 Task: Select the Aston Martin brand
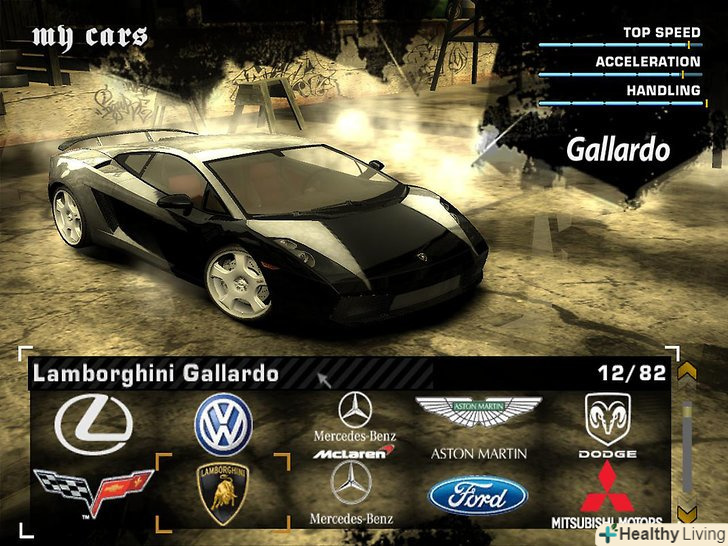(478, 424)
